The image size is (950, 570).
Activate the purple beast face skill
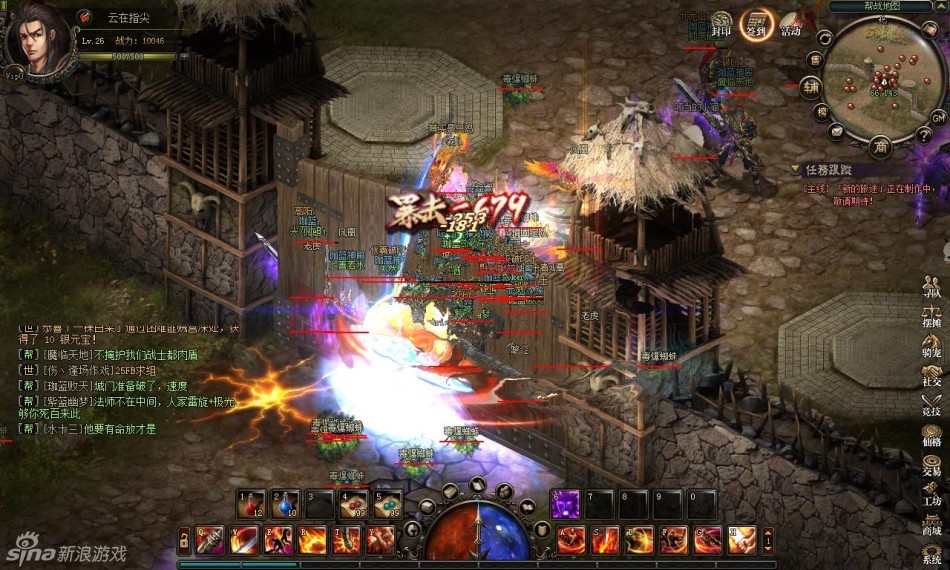click(x=566, y=504)
